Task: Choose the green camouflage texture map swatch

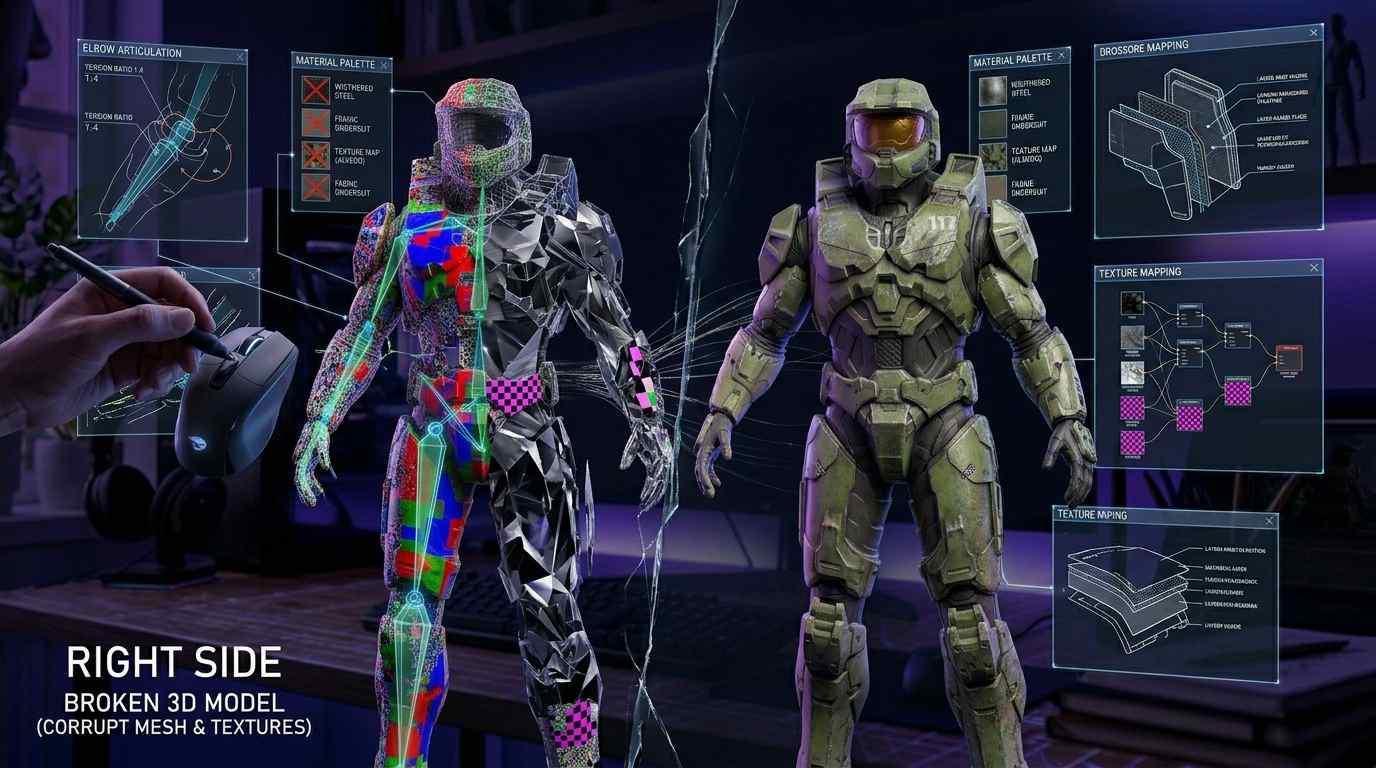Action: click(992, 156)
